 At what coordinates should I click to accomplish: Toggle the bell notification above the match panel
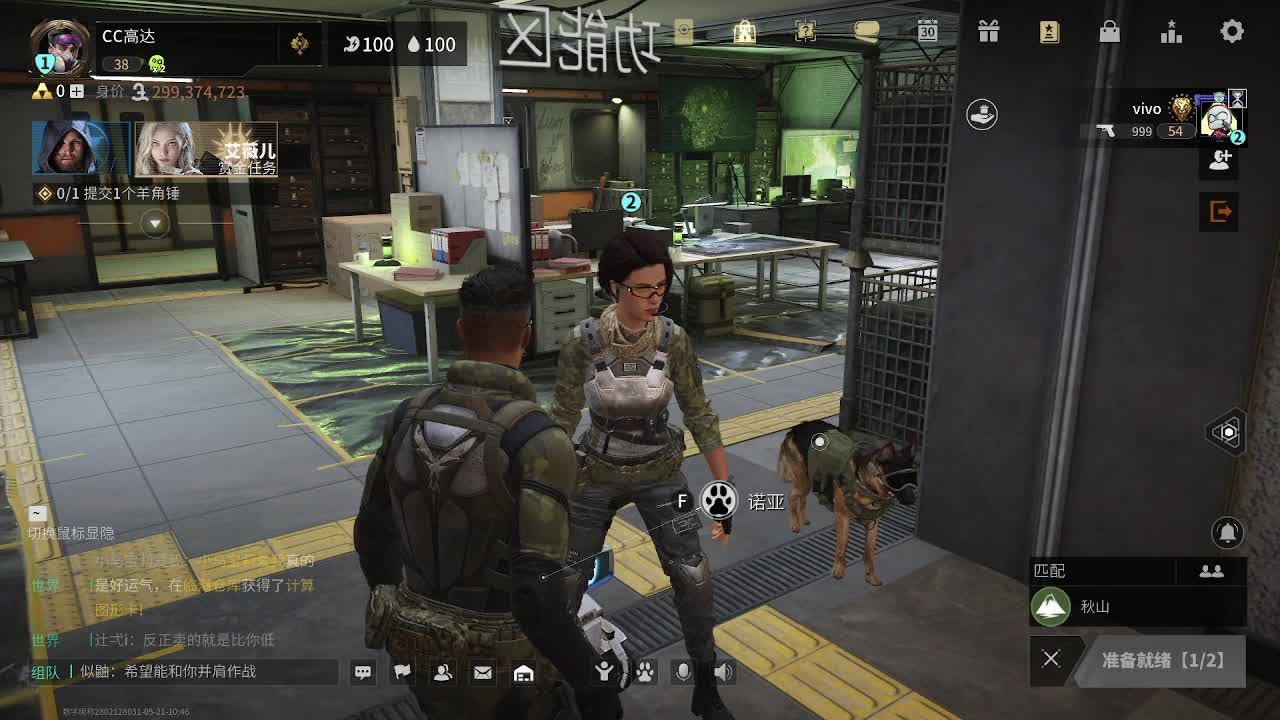(1226, 533)
